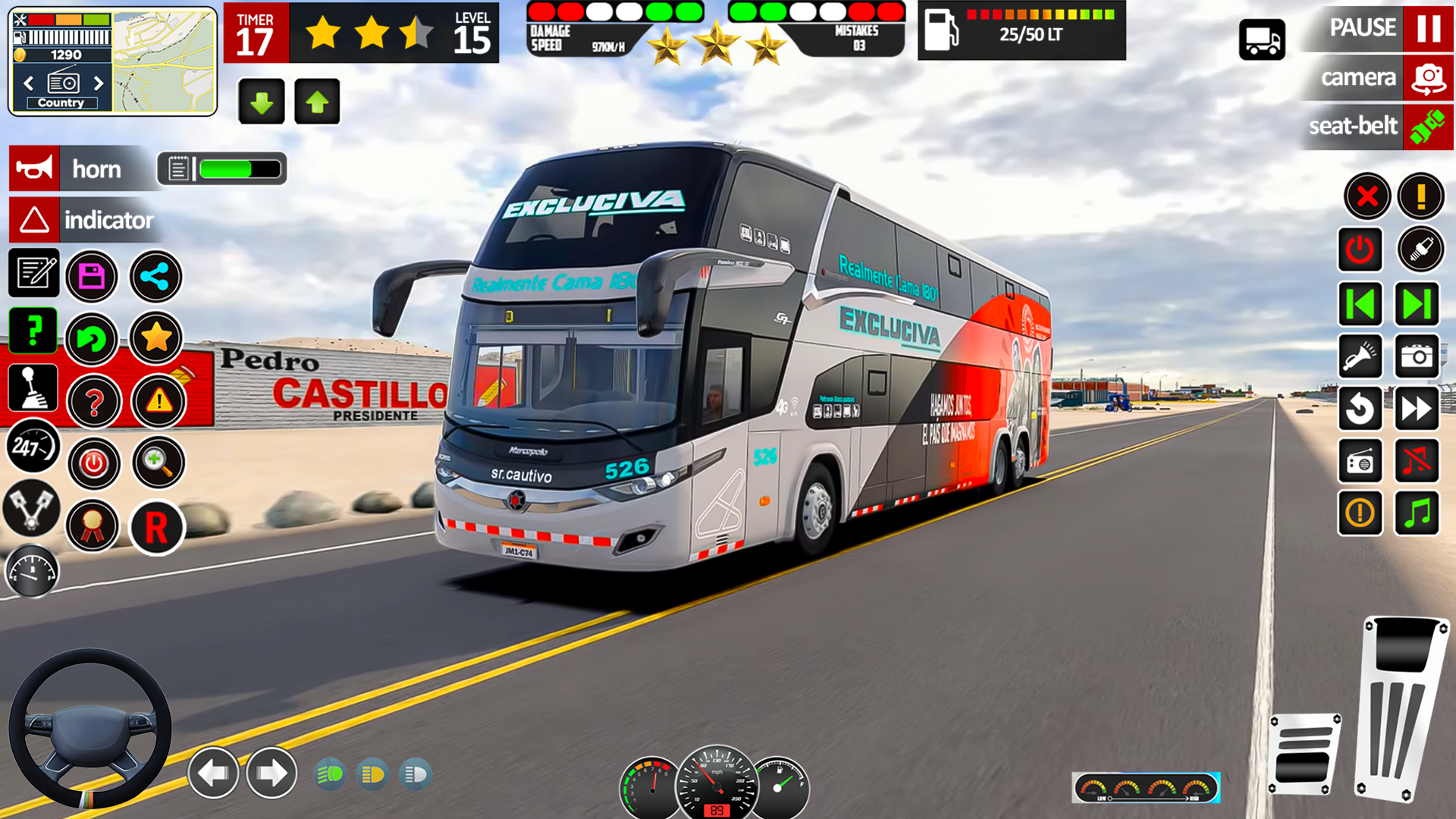
Task: Select the gold star favorite icon
Action: (156, 337)
